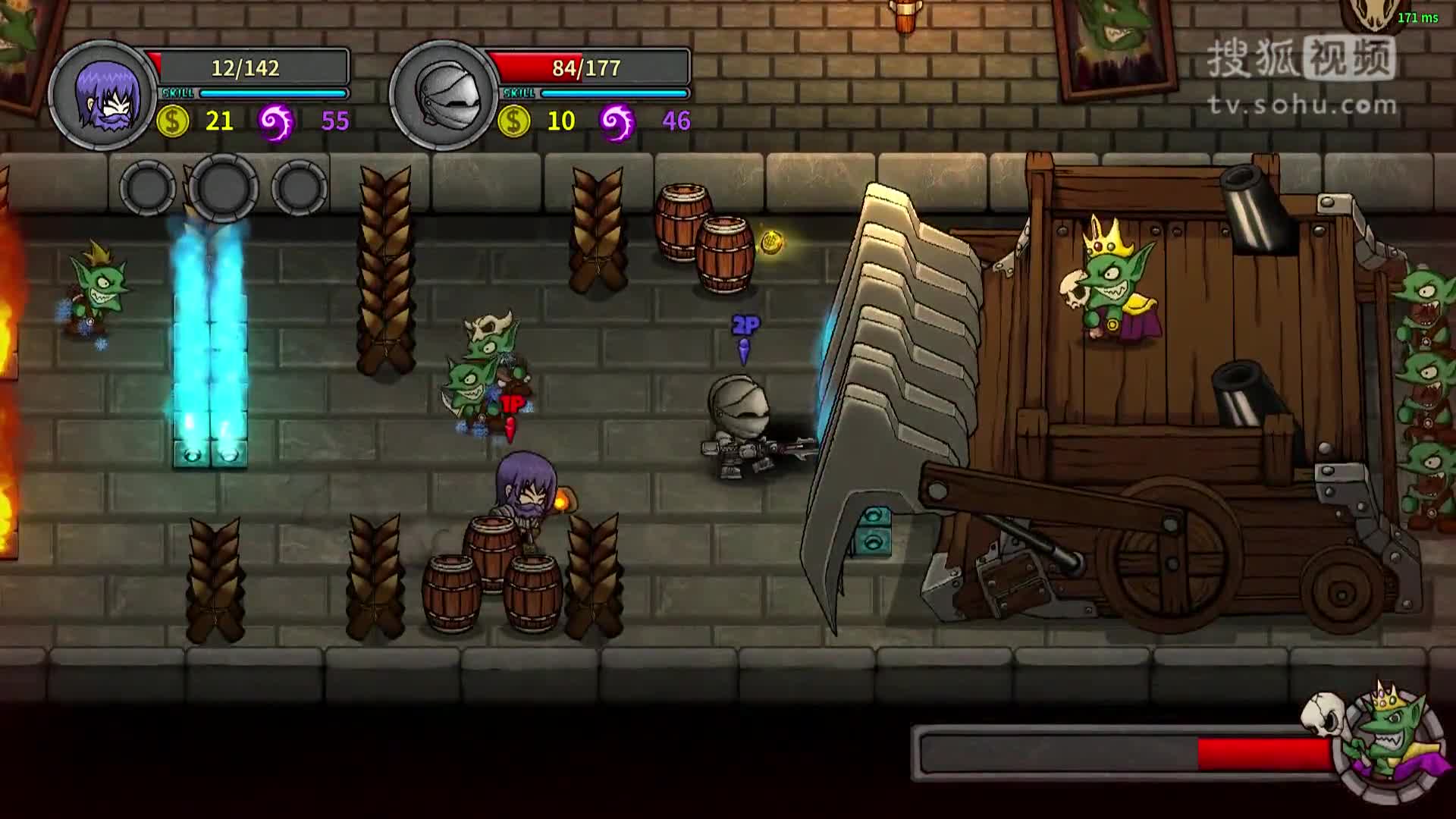
Task: Click player two's gold coin icon
Action: click(513, 121)
